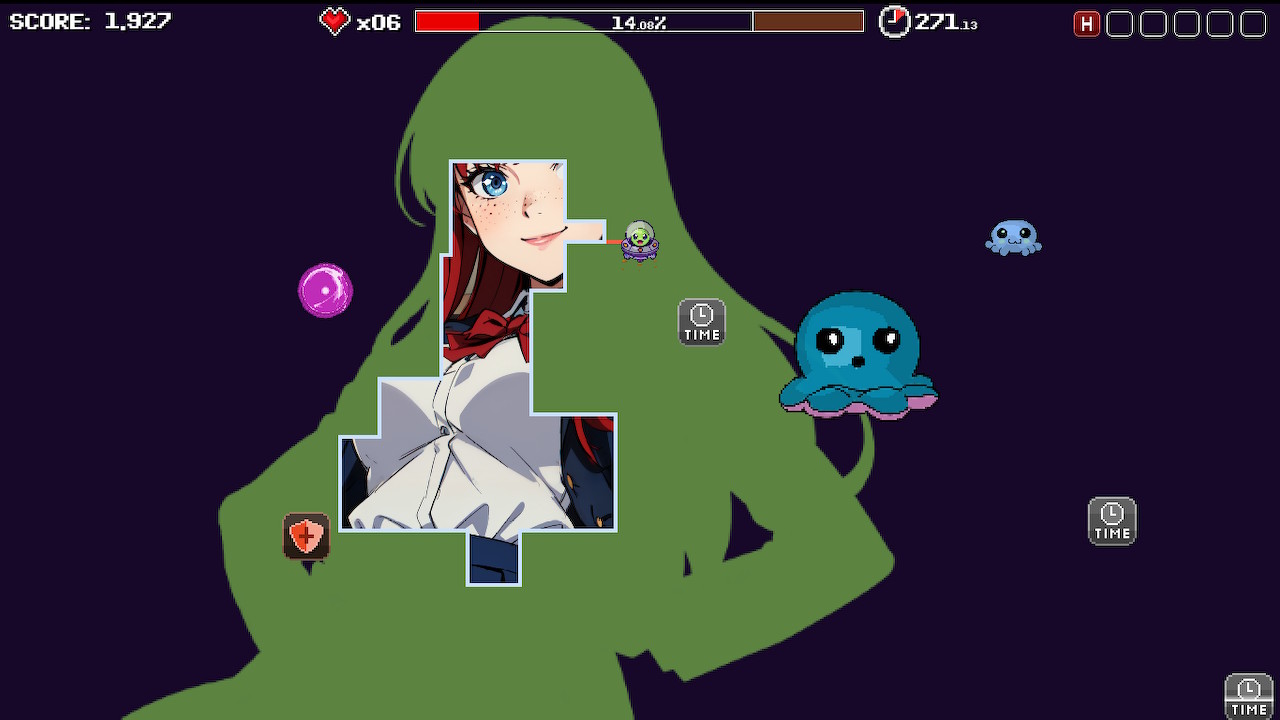This screenshot has height=720, width=1280.
Task: Click the 271.13 timer reading
Action: 946,21
